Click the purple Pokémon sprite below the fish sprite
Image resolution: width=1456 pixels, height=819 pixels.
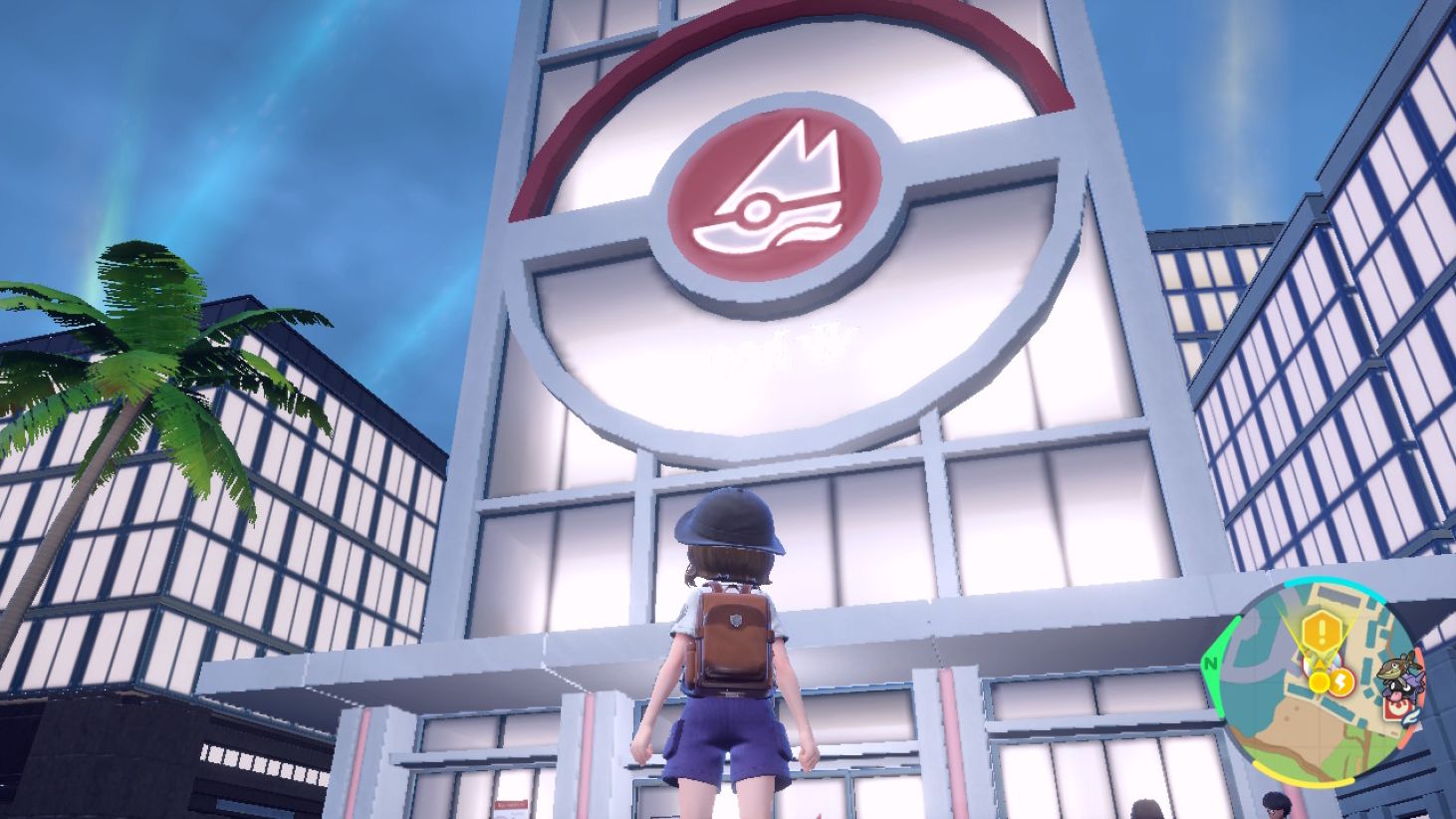[x=1401, y=690]
